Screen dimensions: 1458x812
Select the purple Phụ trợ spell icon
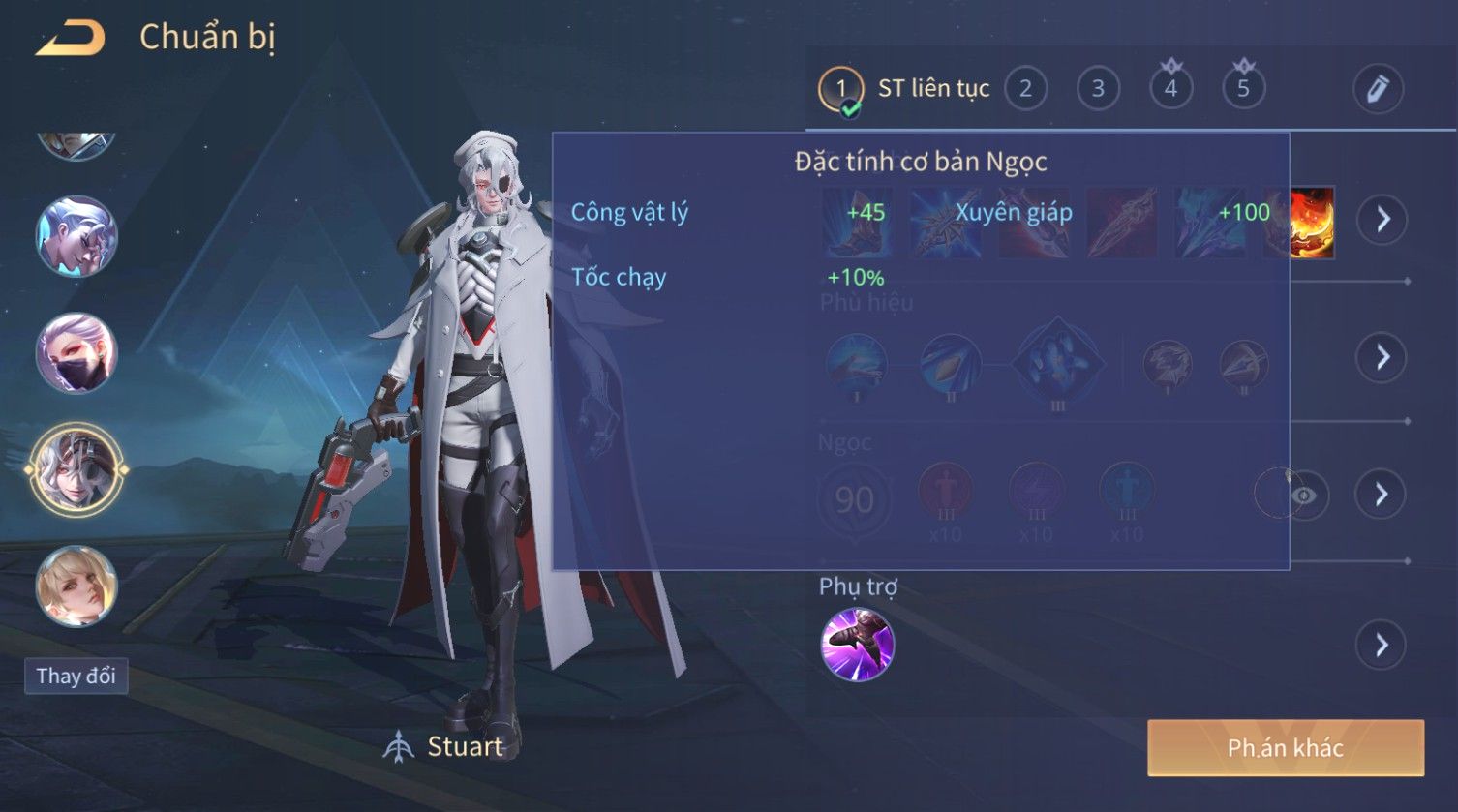857,645
